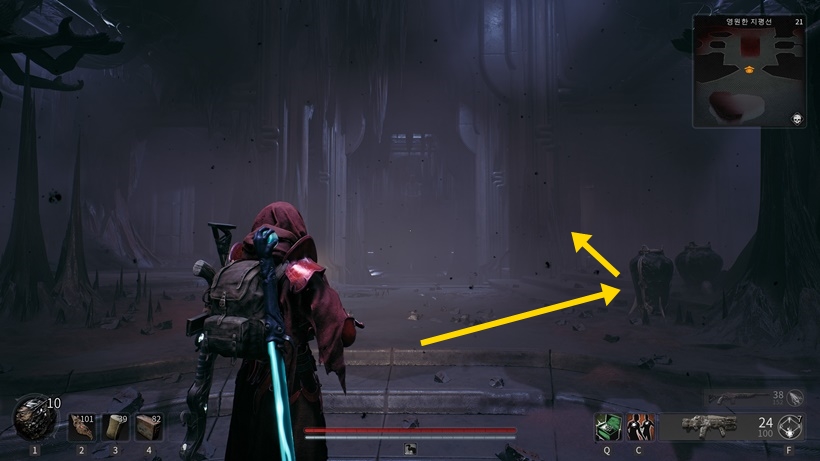Trigger the twin silhouettes skill icon
Screen dimensions: 820x461
pyautogui.click(x=638, y=426)
